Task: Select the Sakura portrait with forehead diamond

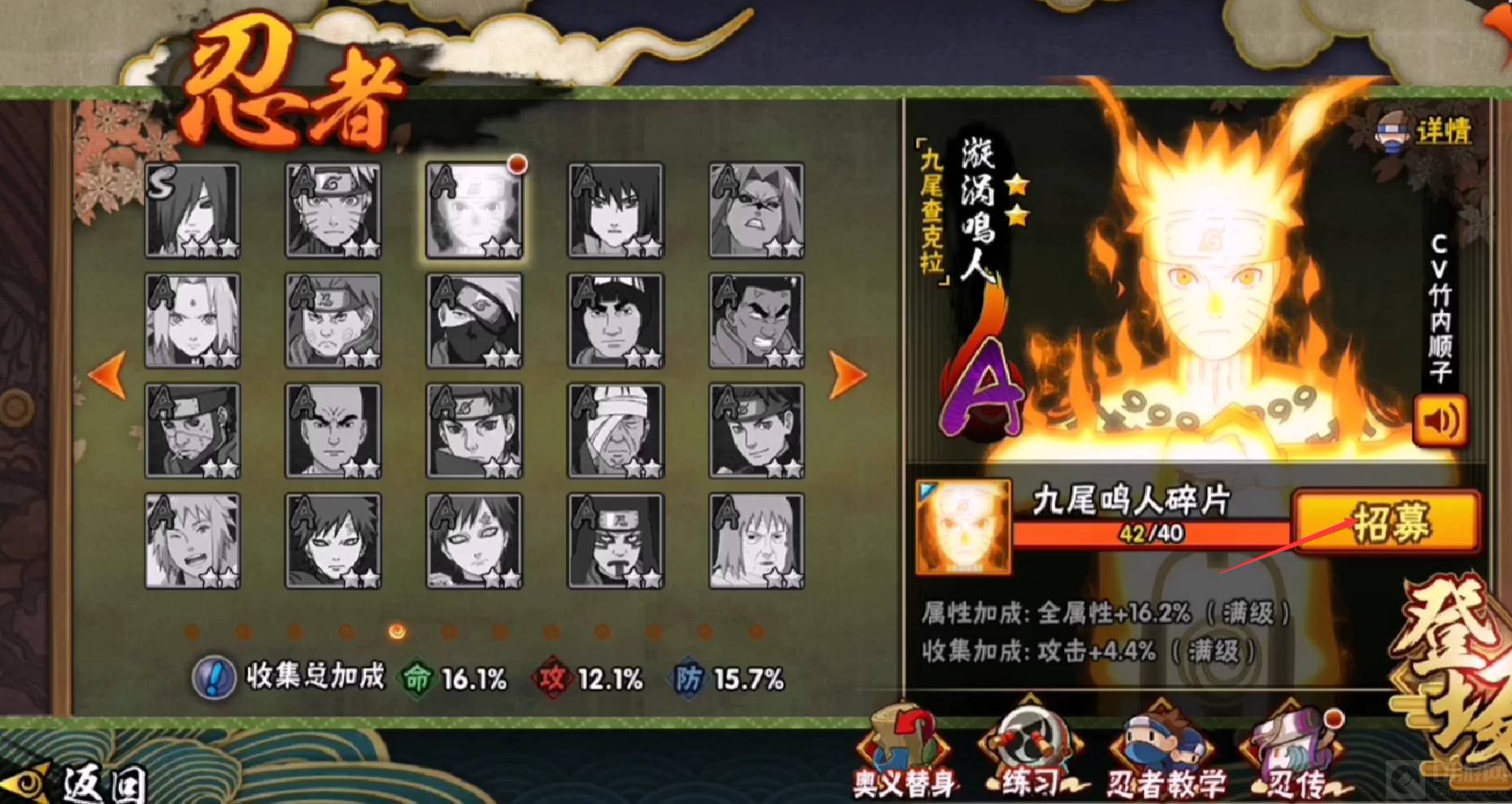Action: pyautogui.click(x=193, y=320)
